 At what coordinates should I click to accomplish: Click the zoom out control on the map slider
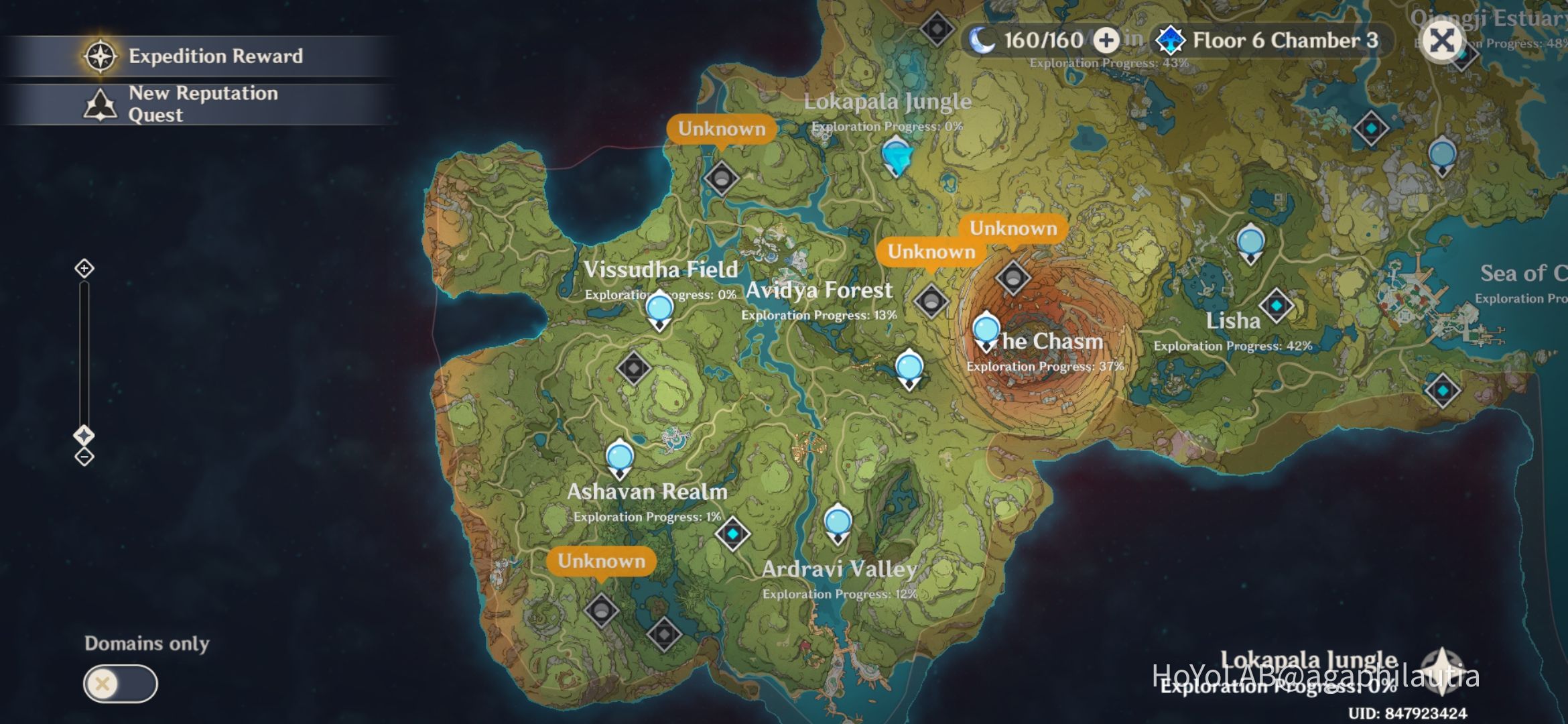(x=83, y=457)
